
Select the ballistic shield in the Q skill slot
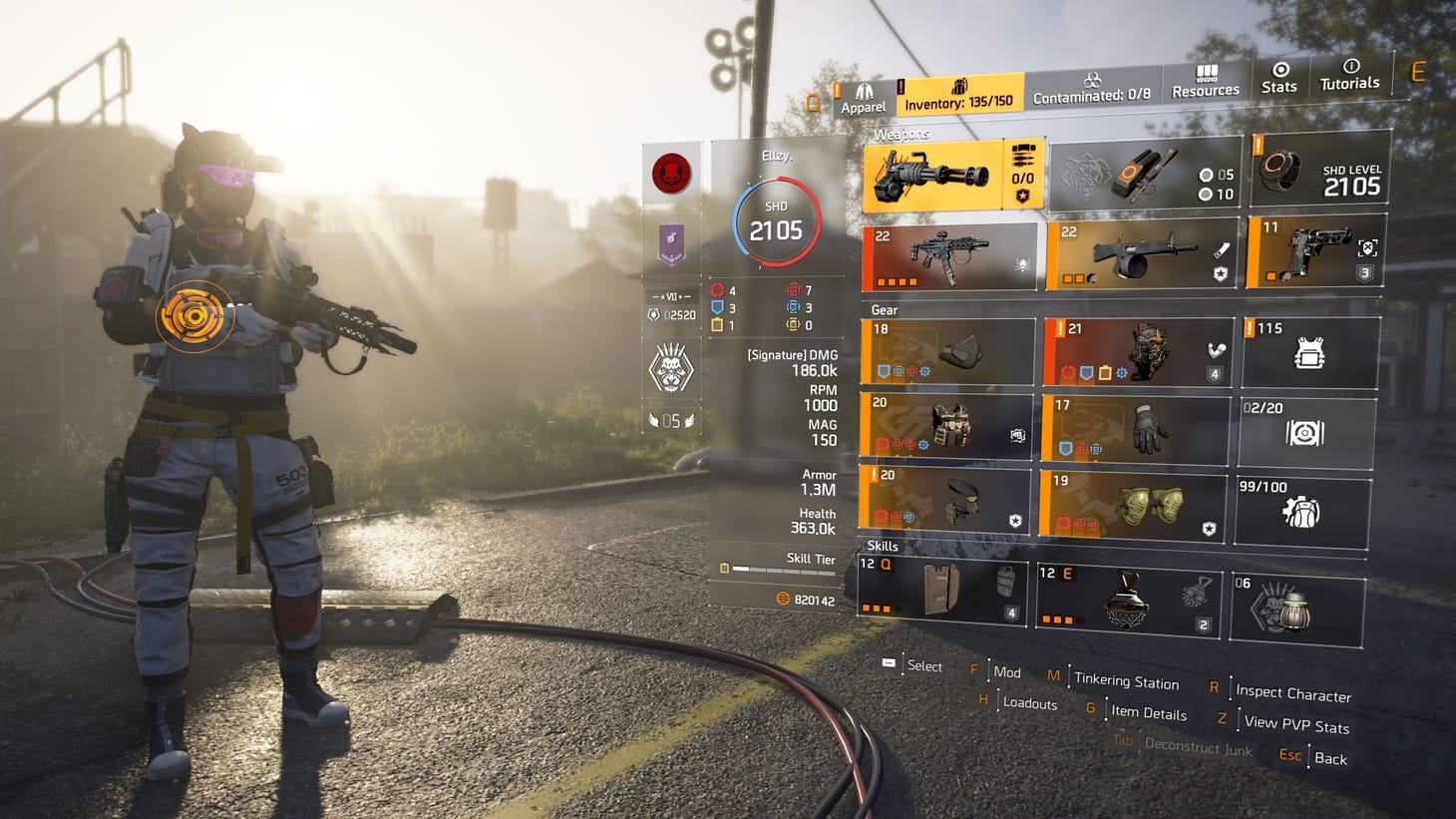[x=942, y=591]
